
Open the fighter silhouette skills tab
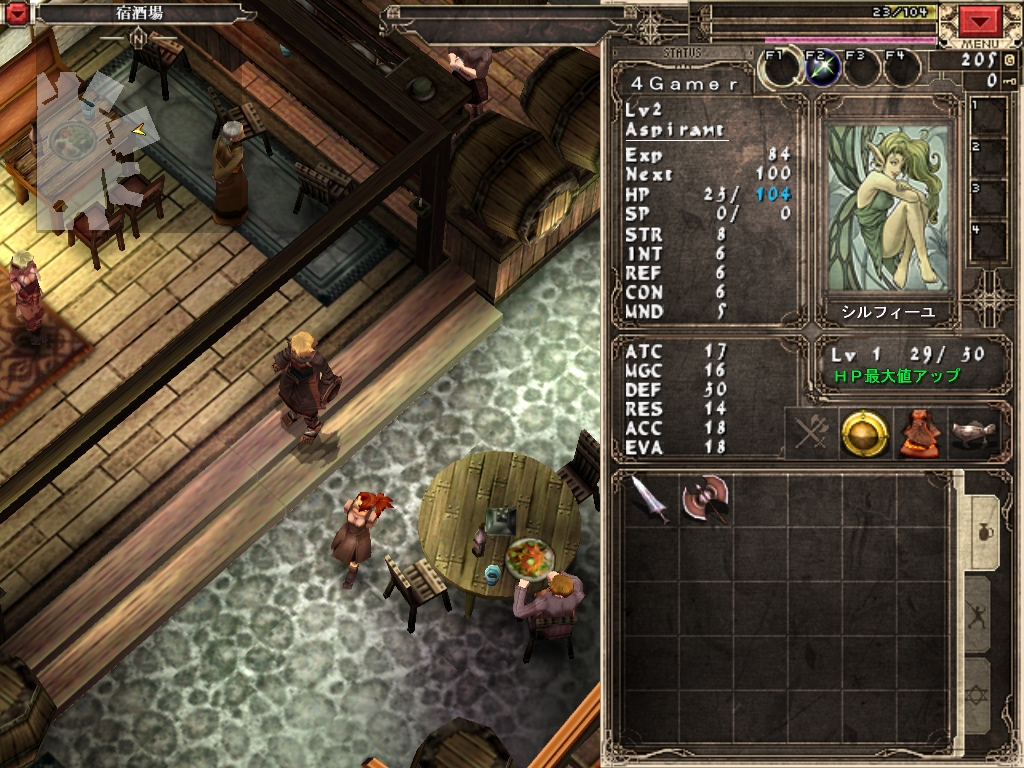978,614
